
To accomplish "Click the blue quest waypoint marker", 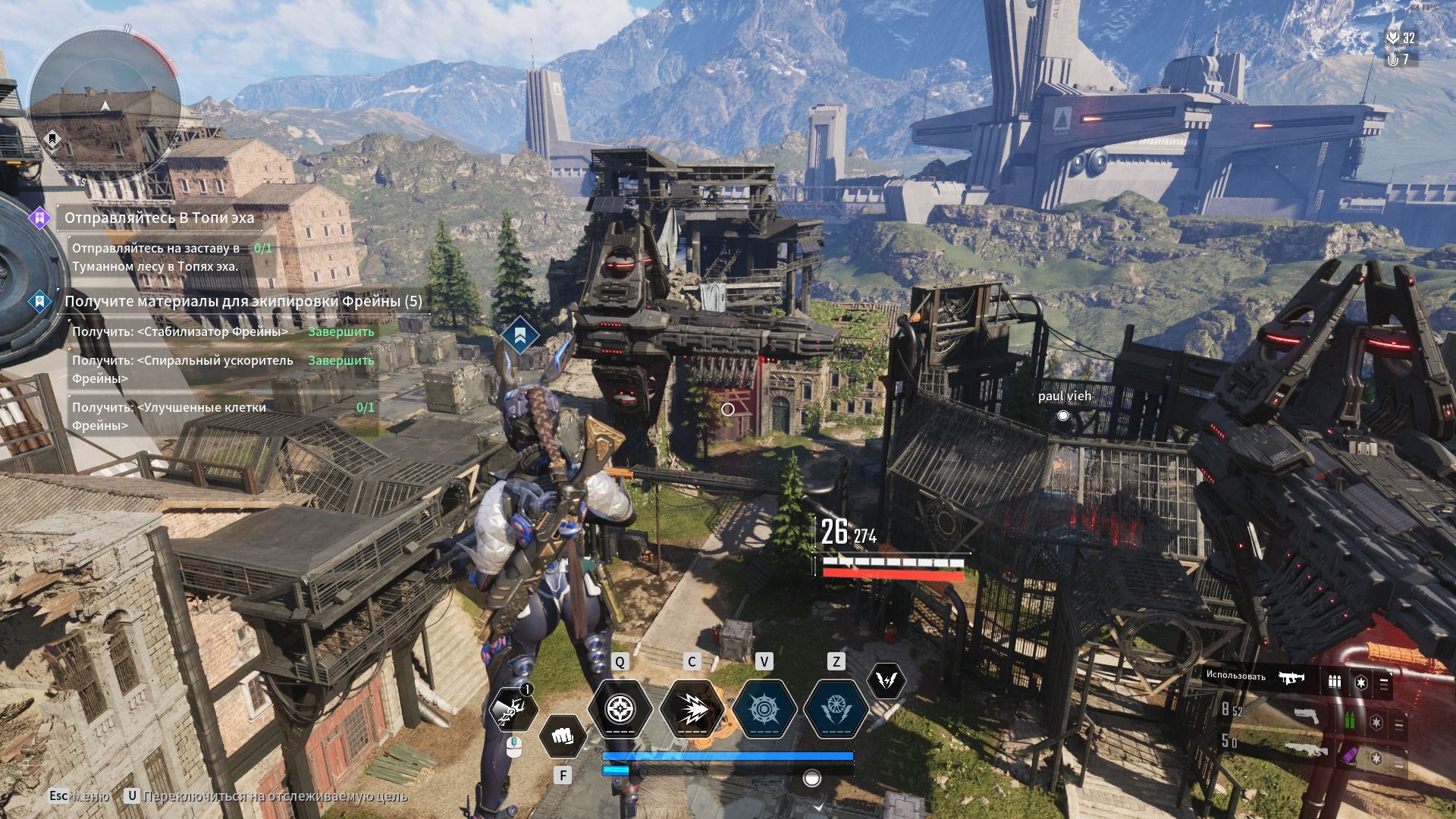I will [519, 336].
